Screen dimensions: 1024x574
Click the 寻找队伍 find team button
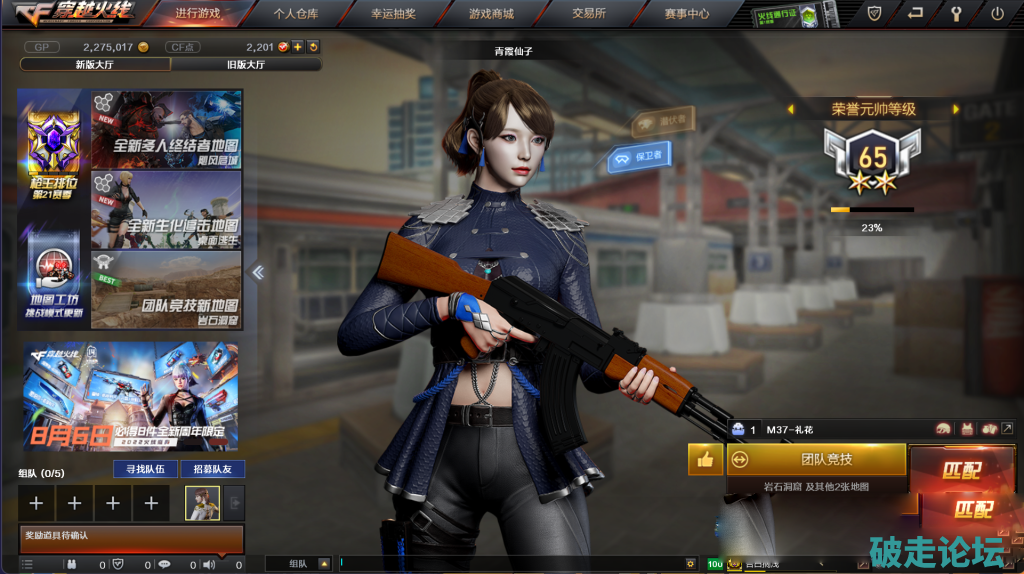(145, 469)
